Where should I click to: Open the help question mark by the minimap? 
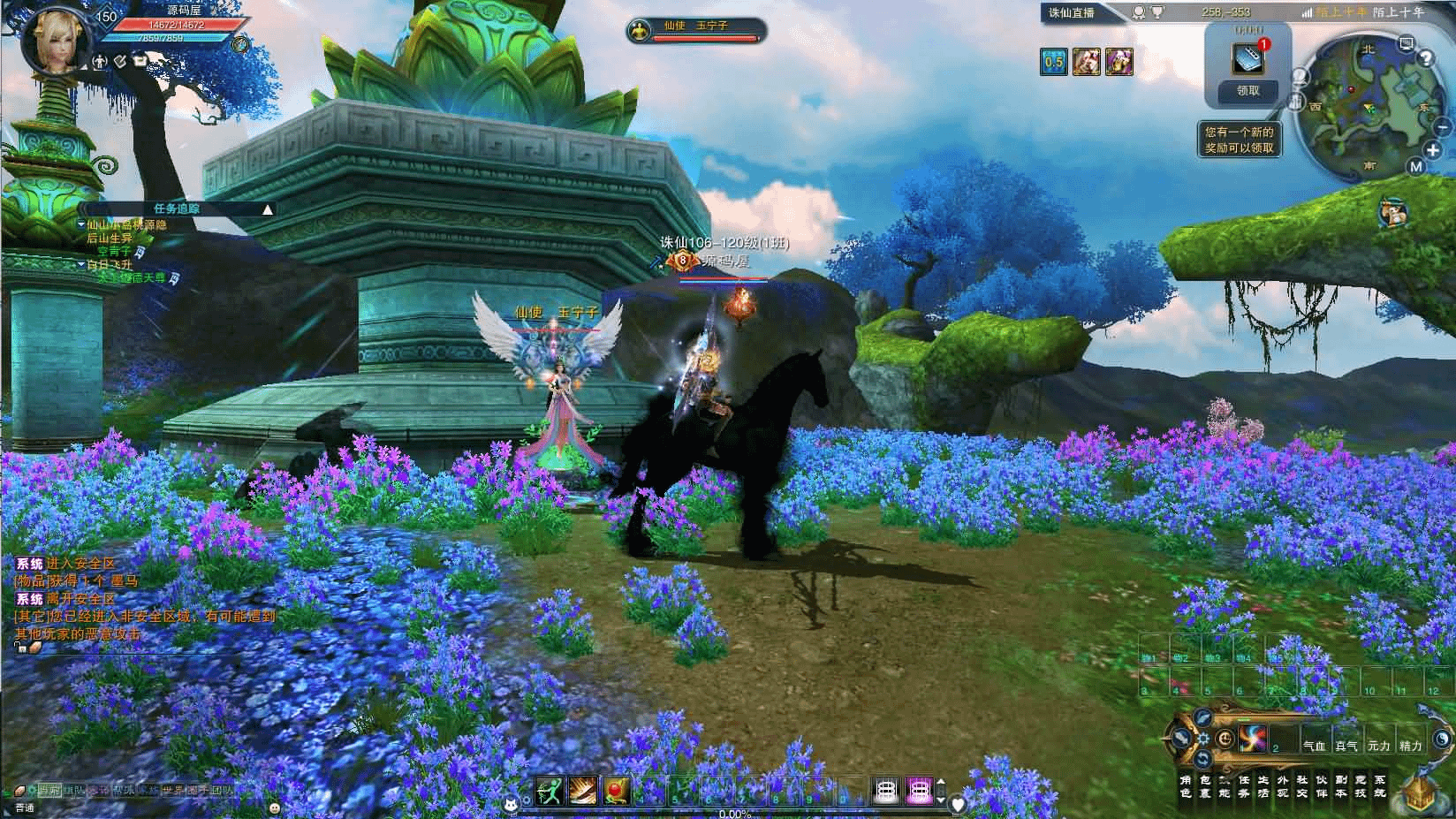[x=1424, y=58]
